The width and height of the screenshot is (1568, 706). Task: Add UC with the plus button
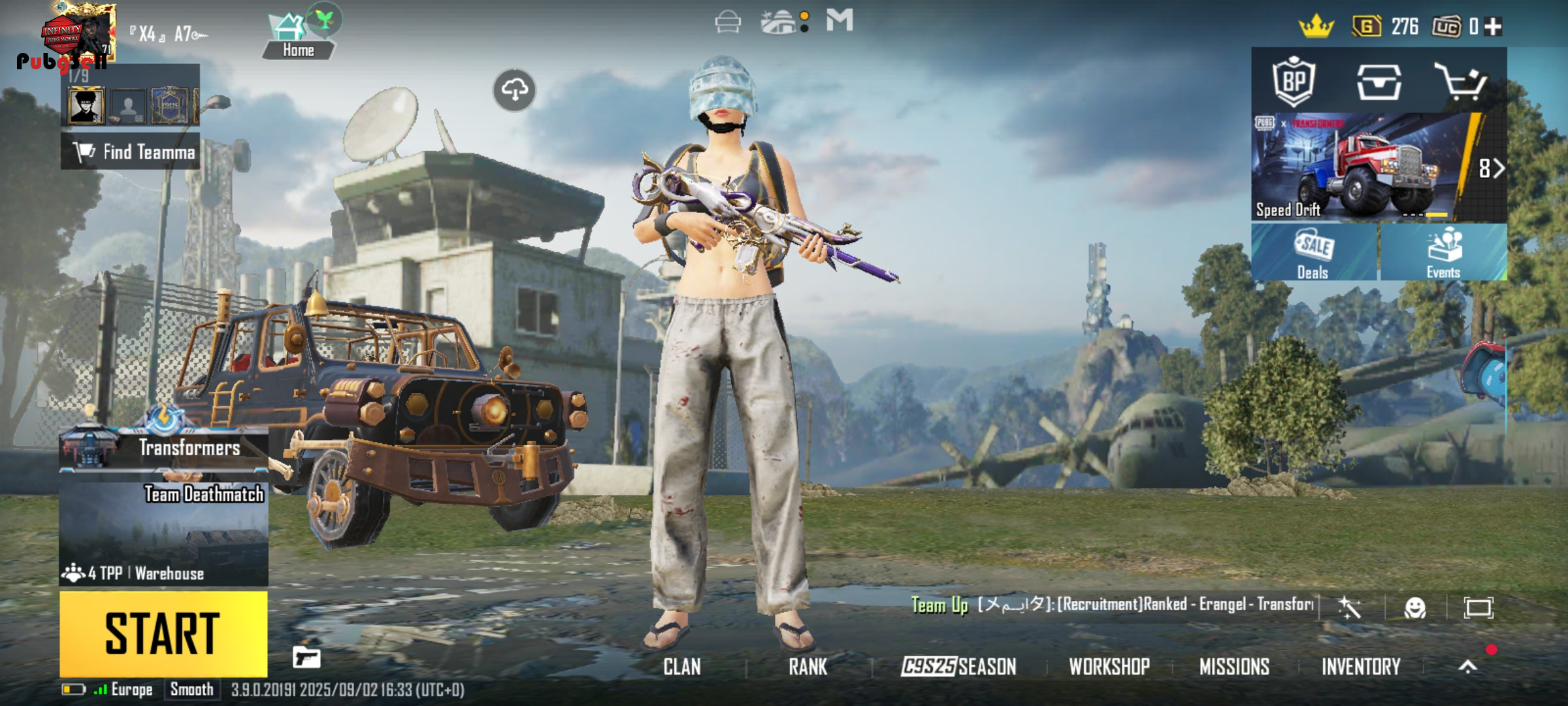tap(1494, 27)
